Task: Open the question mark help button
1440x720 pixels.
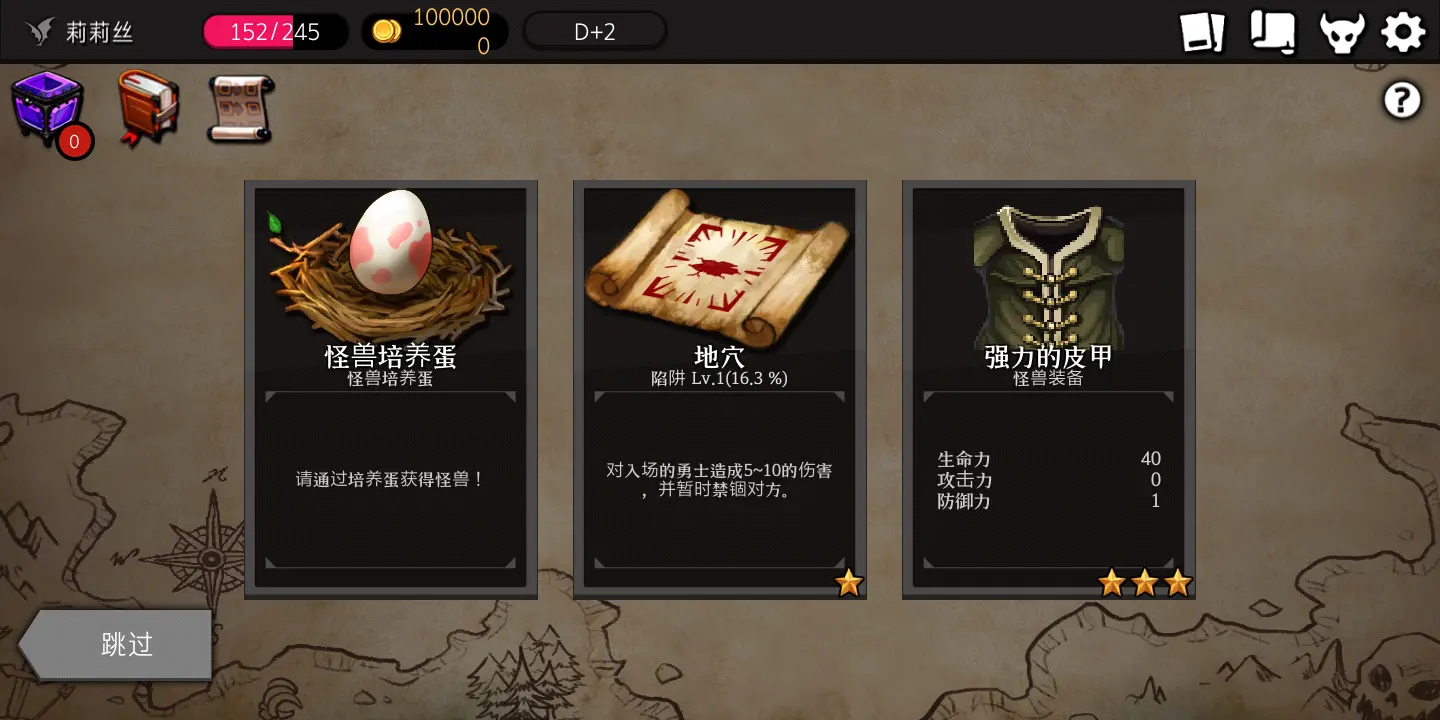Action: tap(1401, 99)
